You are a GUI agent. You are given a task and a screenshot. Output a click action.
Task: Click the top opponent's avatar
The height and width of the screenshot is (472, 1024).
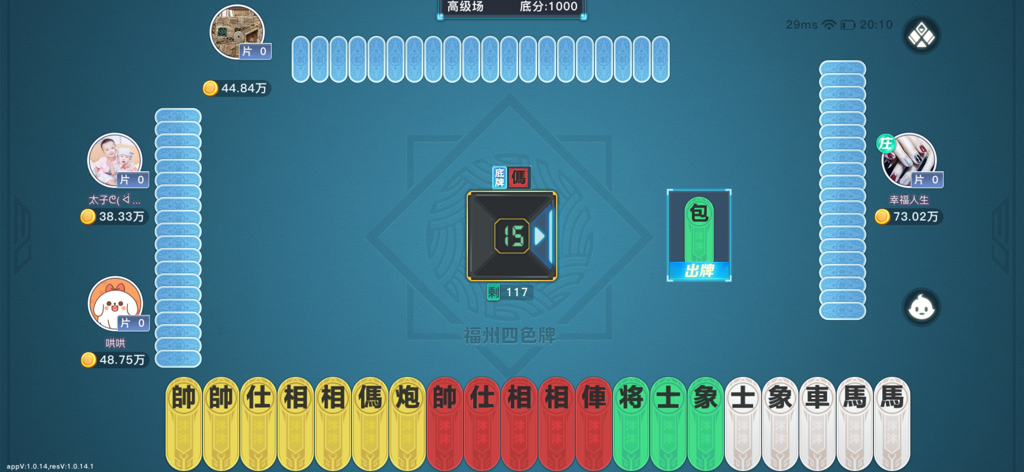pyautogui.click(x=237, y=31)
